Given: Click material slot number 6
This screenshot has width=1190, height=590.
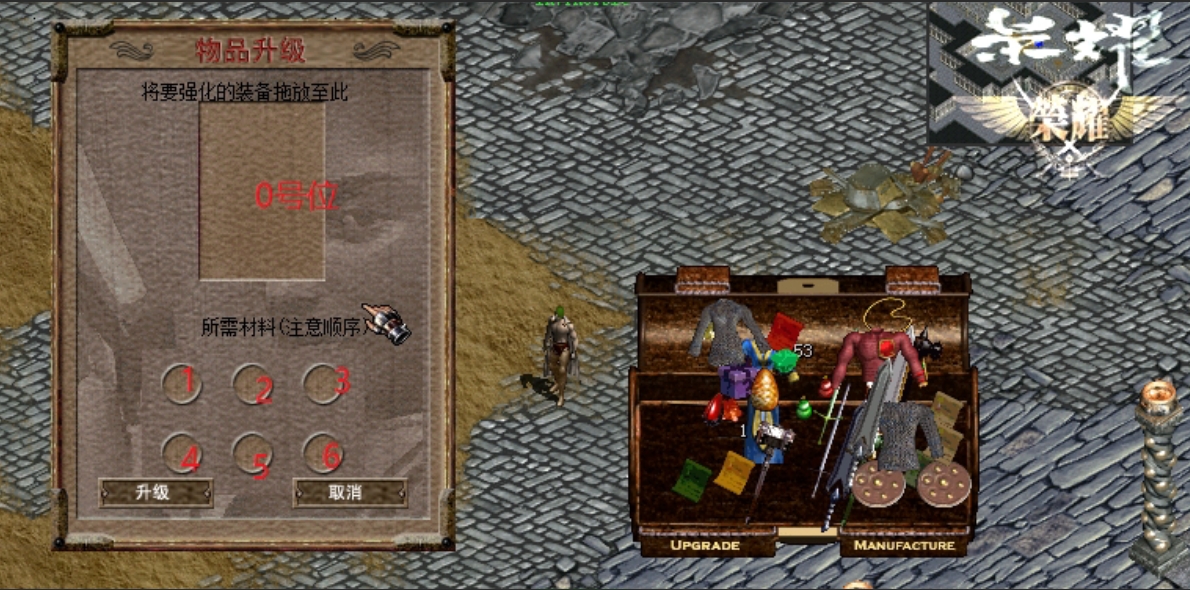Looking at the screenshot, I should [322, 452].
